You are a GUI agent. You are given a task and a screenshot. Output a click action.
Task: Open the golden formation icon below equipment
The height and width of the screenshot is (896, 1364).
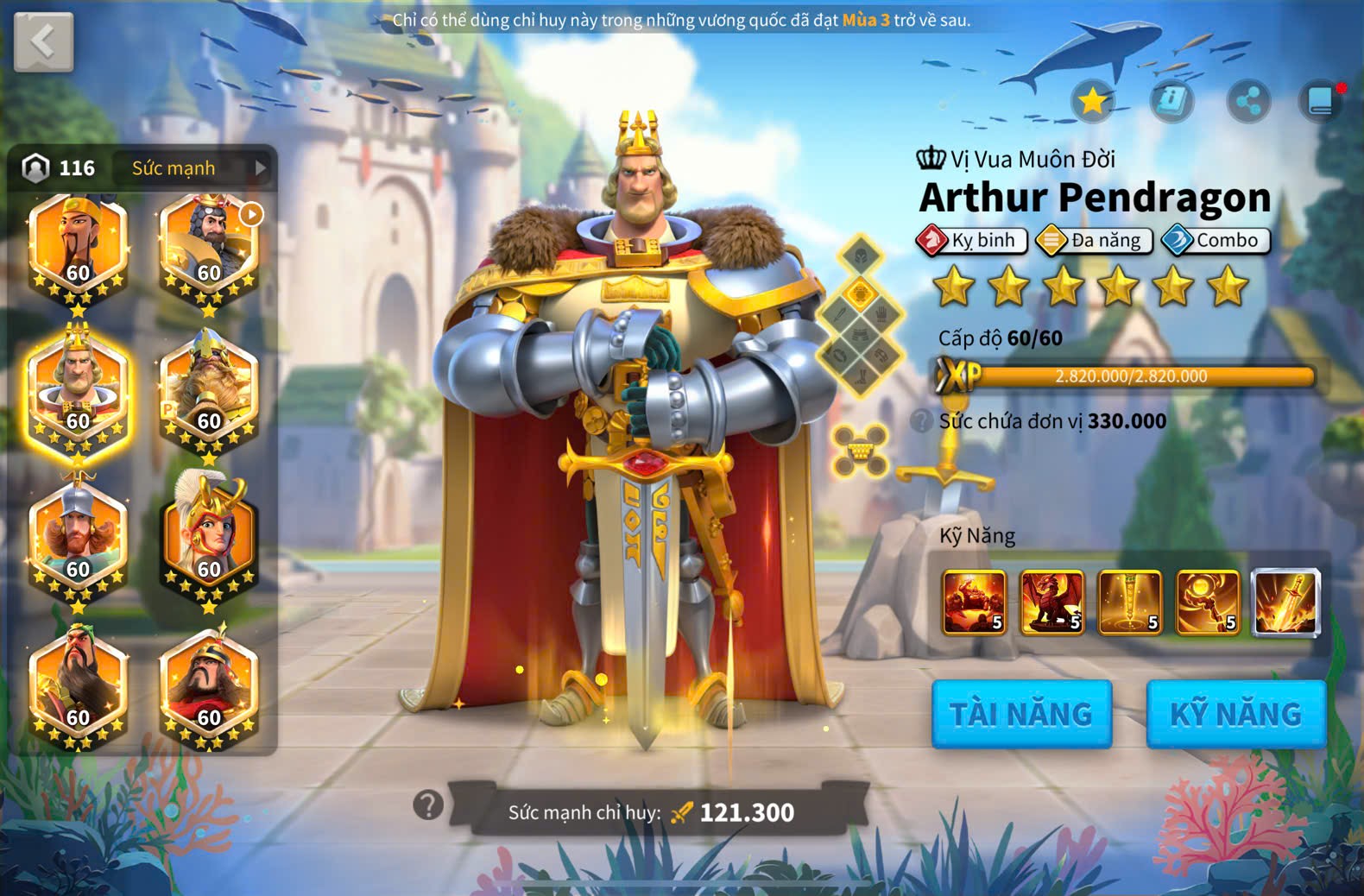coord(861,450)
